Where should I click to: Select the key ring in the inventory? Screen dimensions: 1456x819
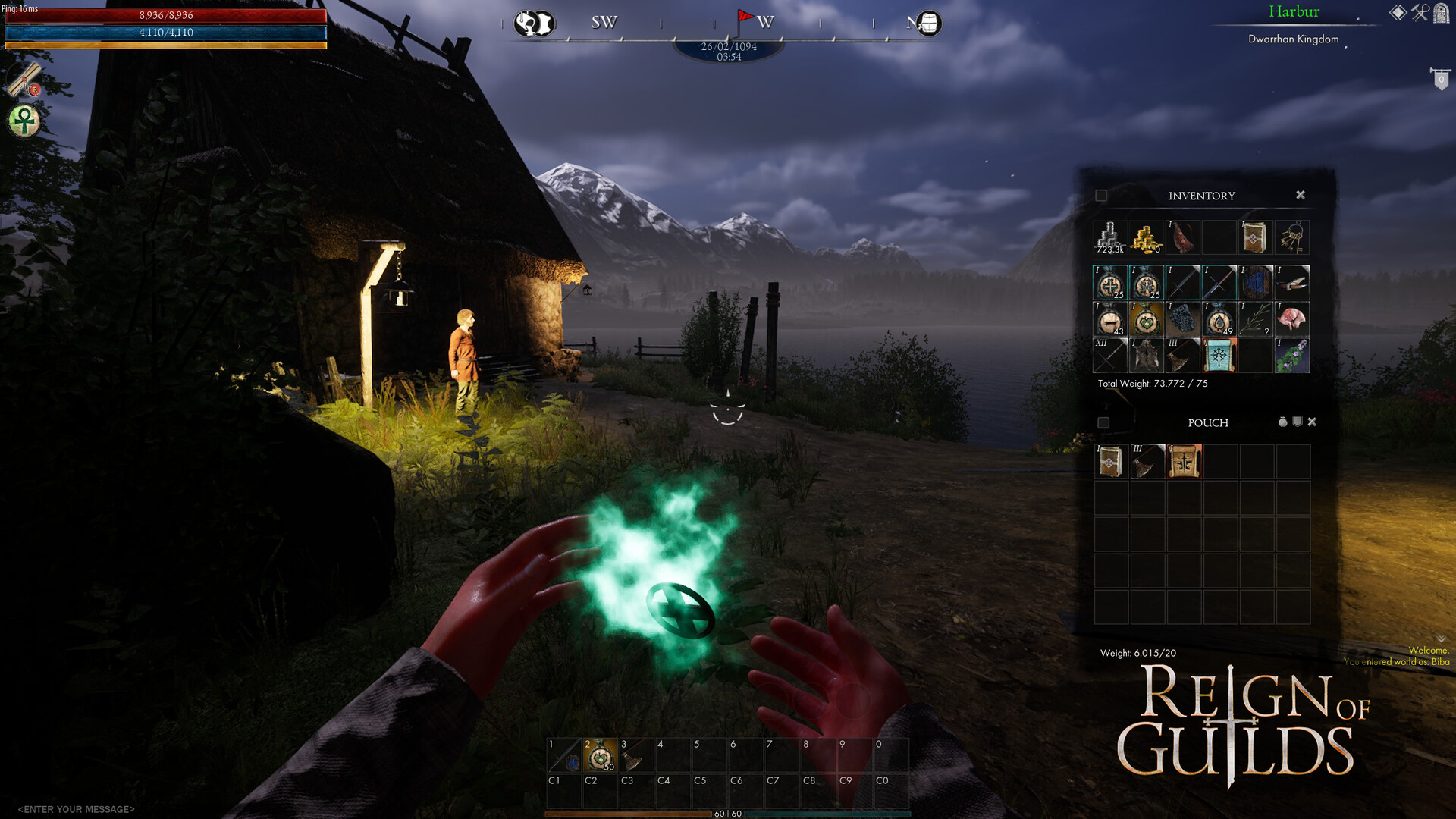pyautogui.click(x=1294, y=237)
